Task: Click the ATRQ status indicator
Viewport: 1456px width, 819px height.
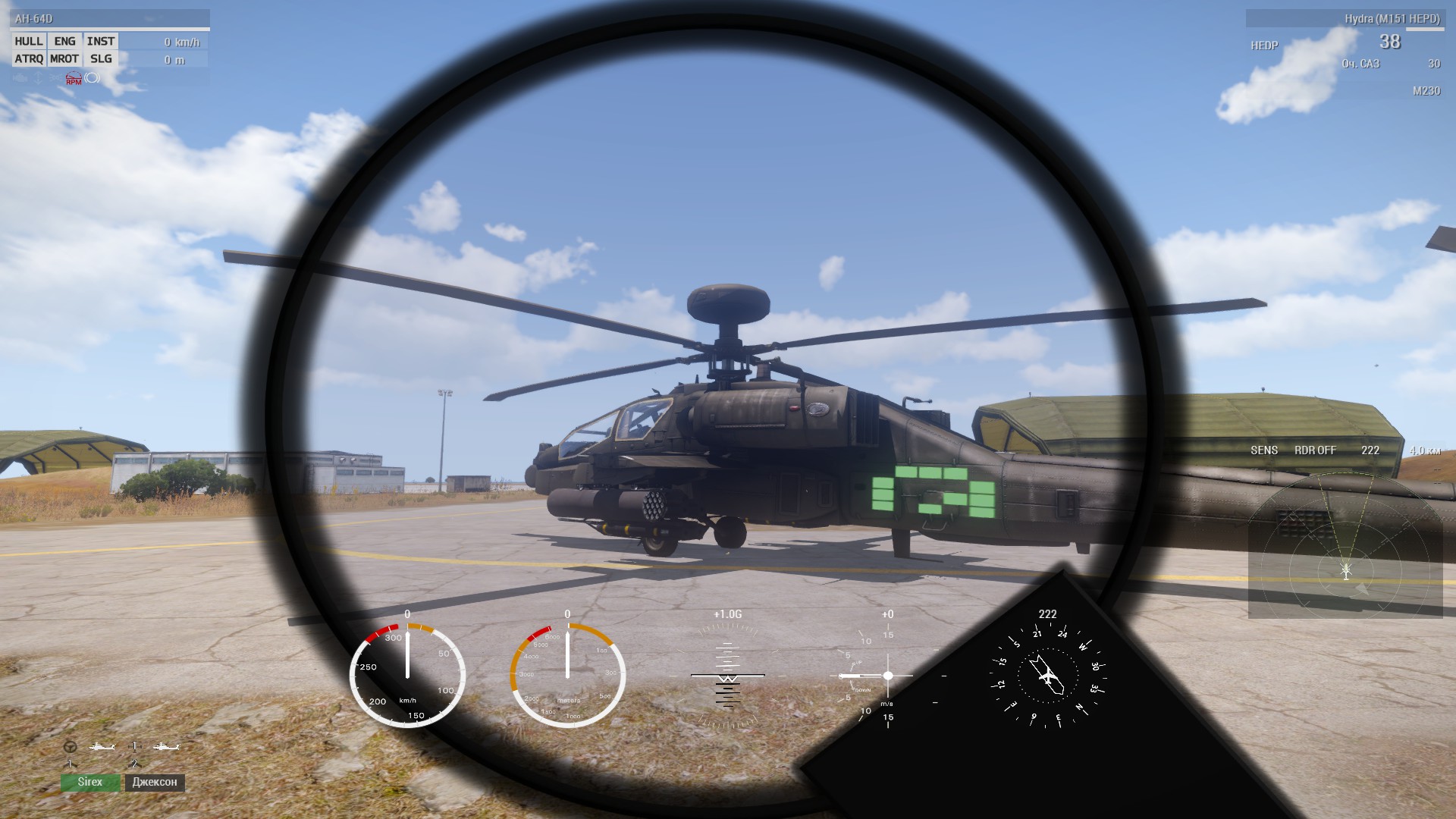Action: pos(29,58)
